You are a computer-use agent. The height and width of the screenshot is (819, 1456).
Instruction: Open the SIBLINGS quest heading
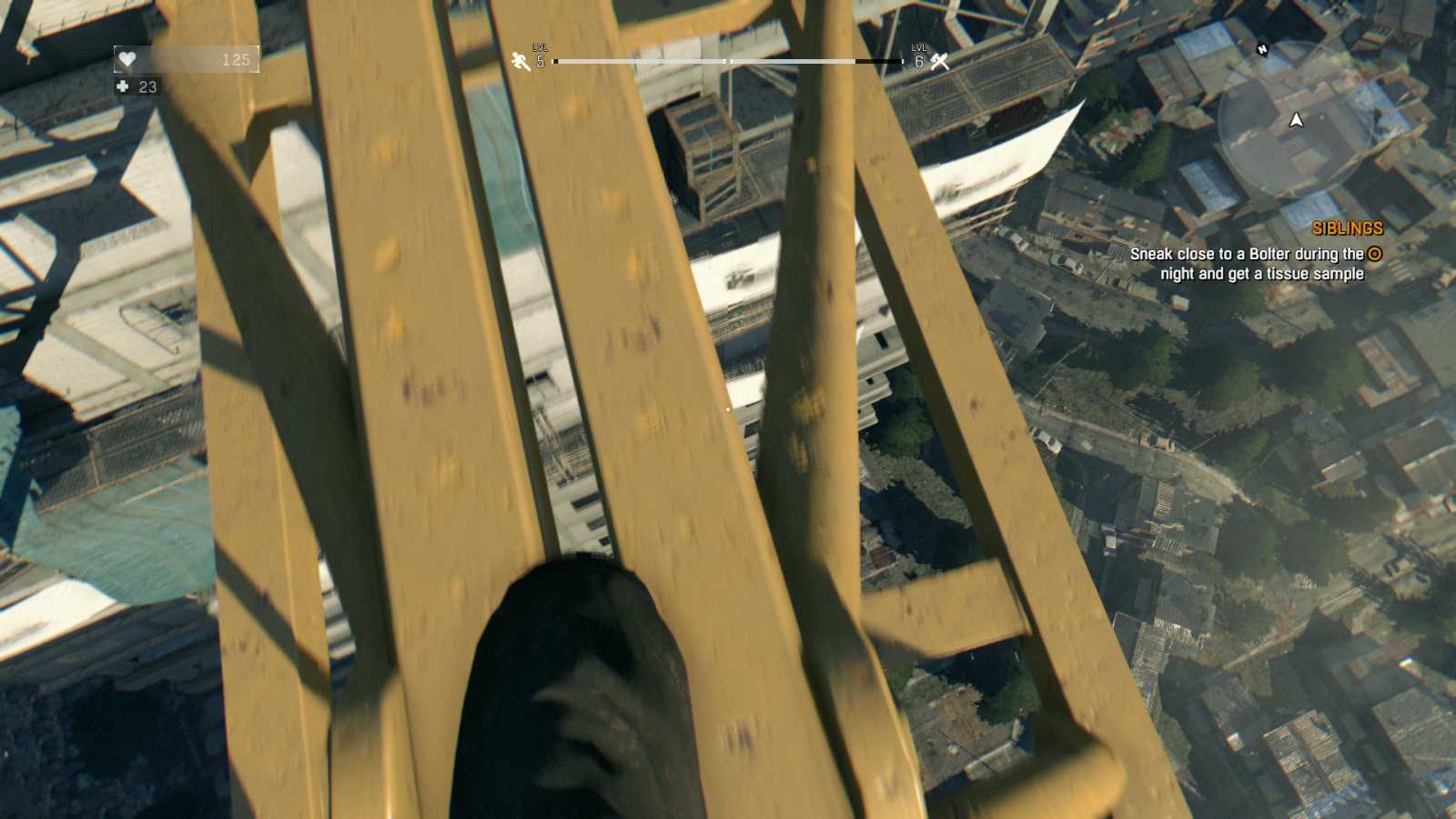point(1350,229)
